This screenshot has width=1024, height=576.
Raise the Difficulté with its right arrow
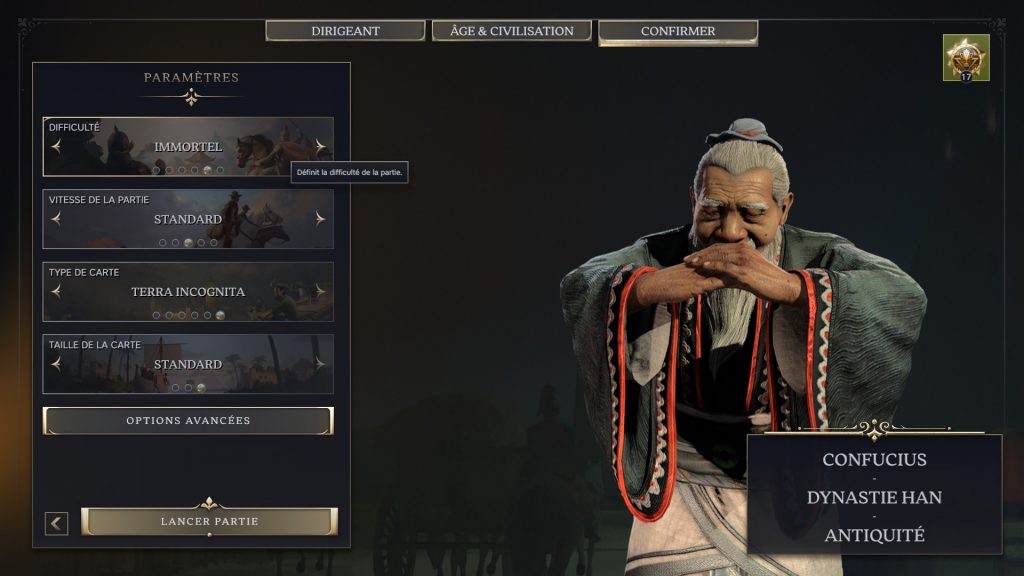(x=320, y=146)
